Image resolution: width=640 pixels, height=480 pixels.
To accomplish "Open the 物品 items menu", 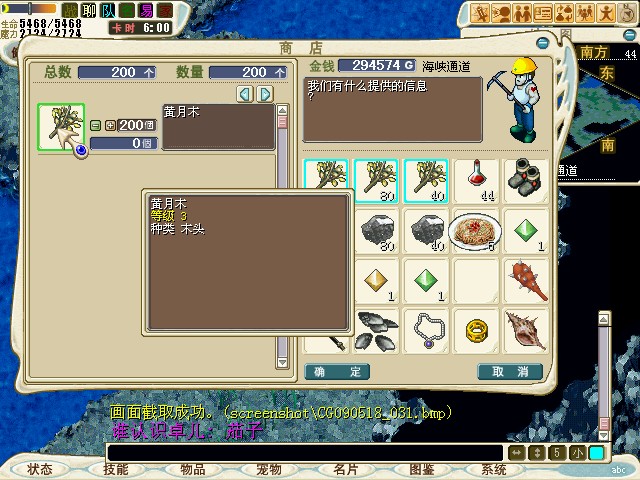I will point(193,469).
